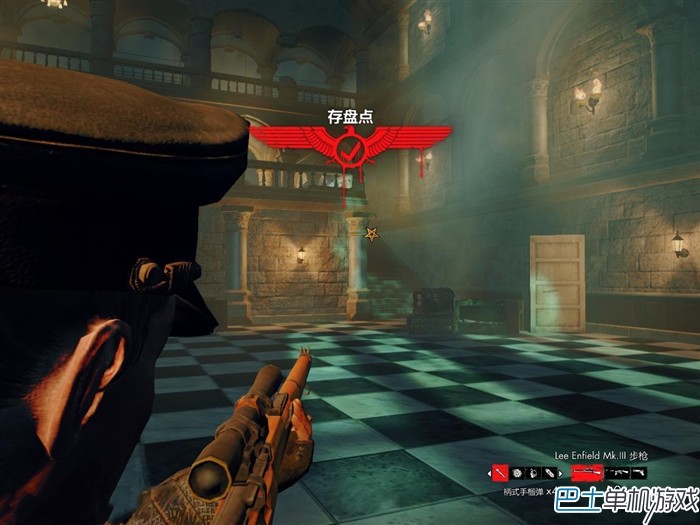This screenshot has height=525, width=700.
Task: Select the Lee Enfield Mk.III rifle slot
Action: (x=586, y=472)
